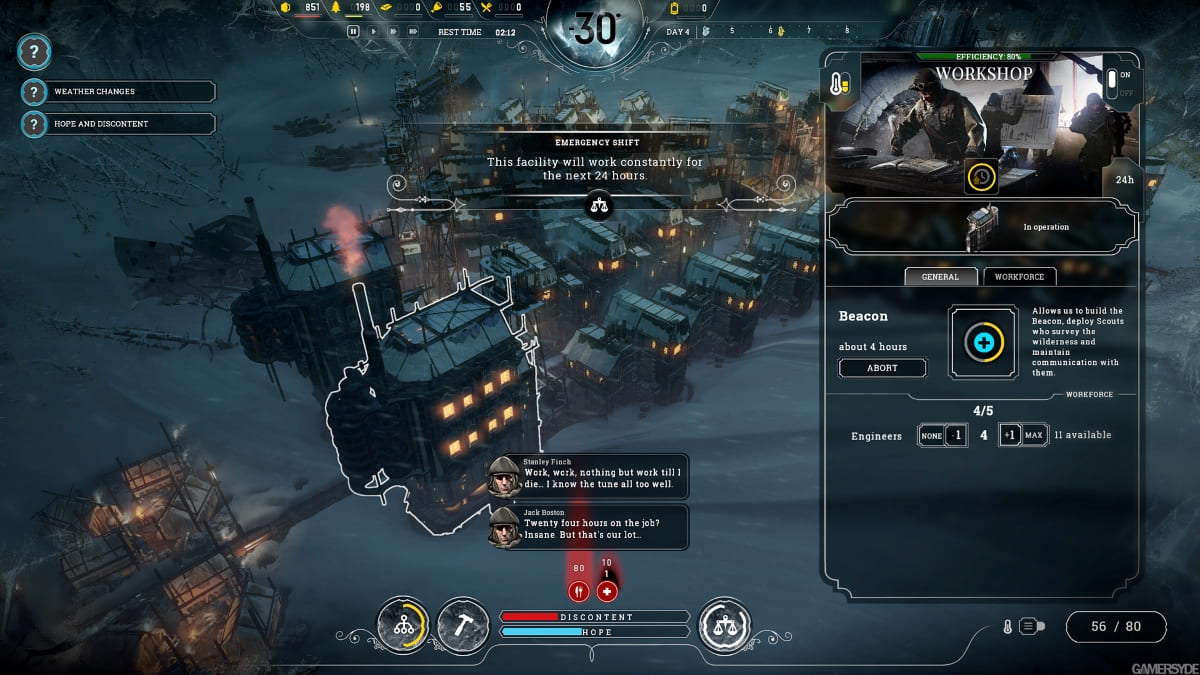1200x675 pixels.
Task: Click the hungry people fork-and-knife alert
Action: pyautogui.click(x=578, y=591)
